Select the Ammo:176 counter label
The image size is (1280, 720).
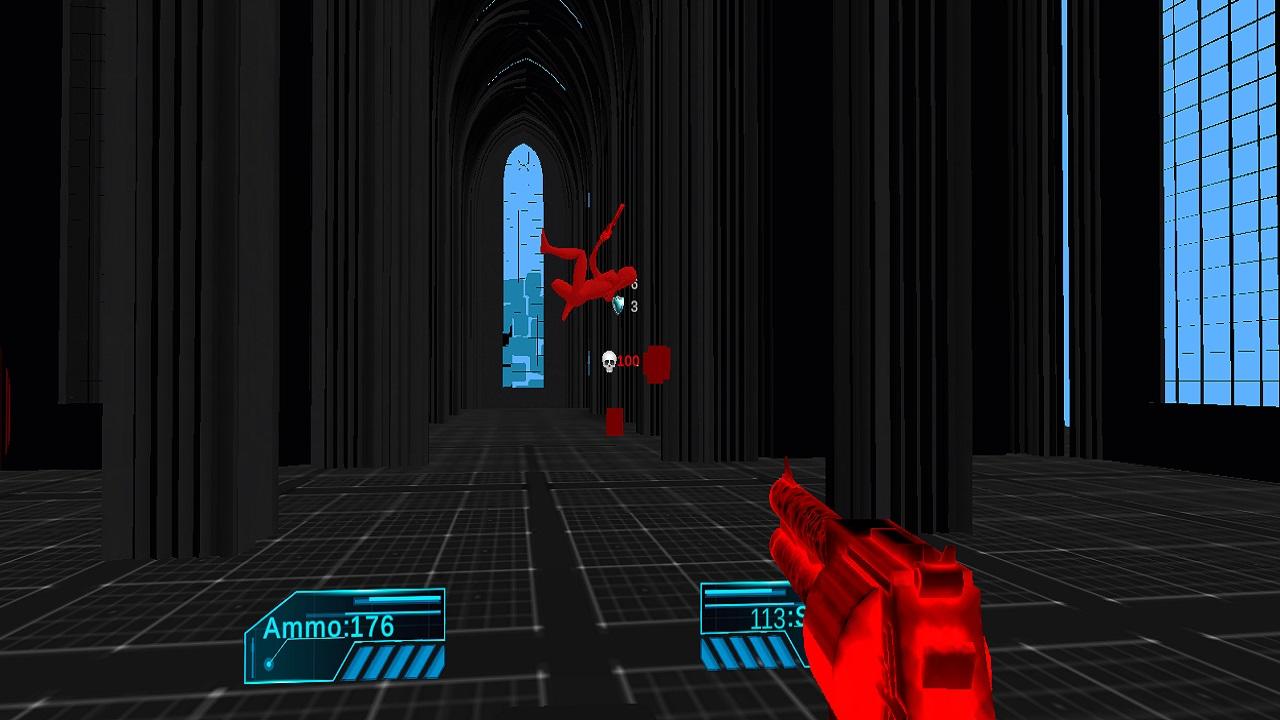click(330, 626)
